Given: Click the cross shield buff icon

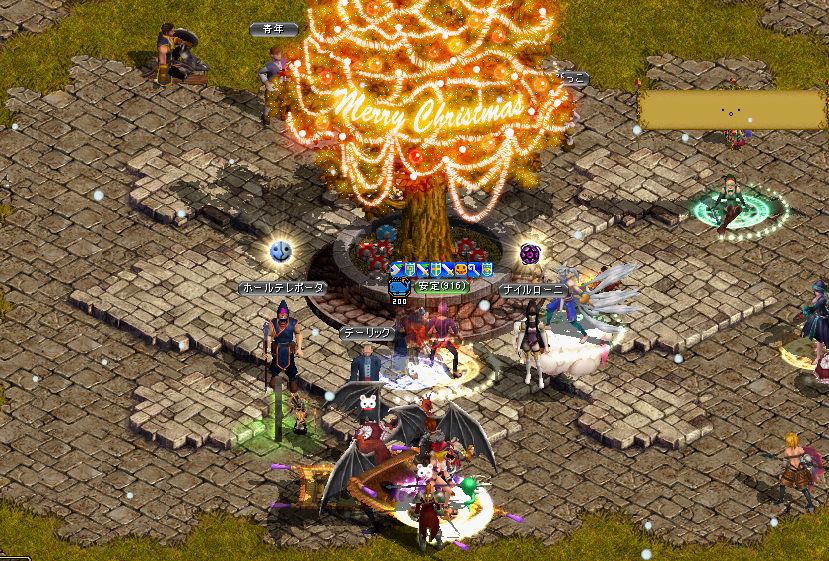Looking at the screenshot, I should [x=436, y=270].
